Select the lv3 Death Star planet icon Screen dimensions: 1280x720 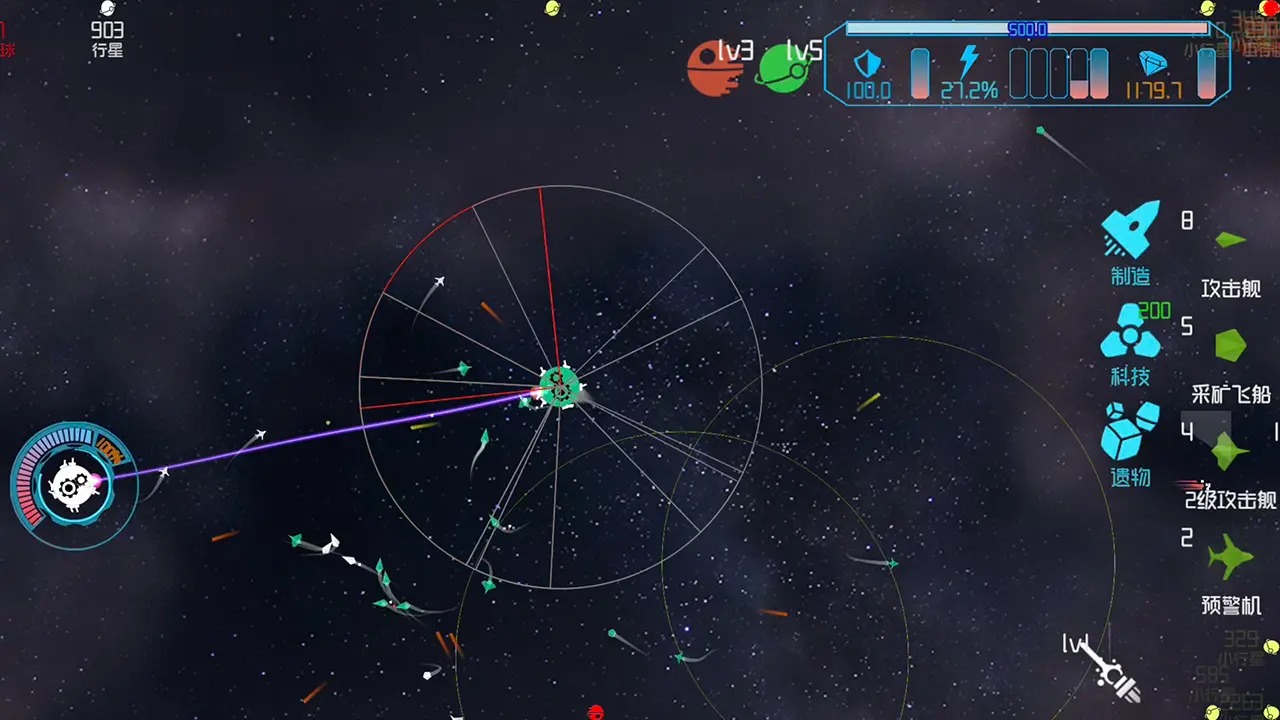tap(716, 68)
